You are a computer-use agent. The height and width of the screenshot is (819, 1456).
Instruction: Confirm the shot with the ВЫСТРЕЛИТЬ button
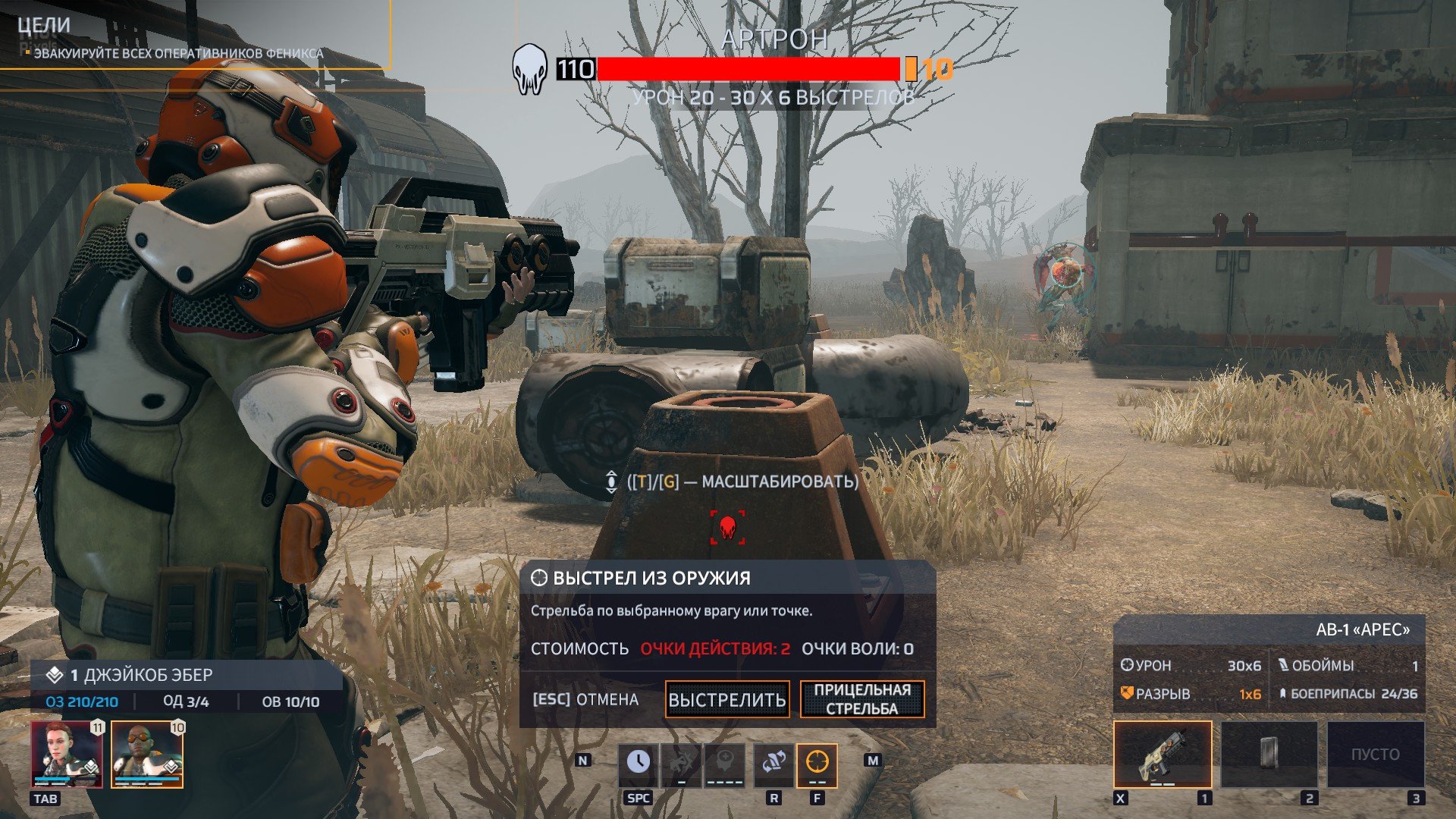point(726,699)
